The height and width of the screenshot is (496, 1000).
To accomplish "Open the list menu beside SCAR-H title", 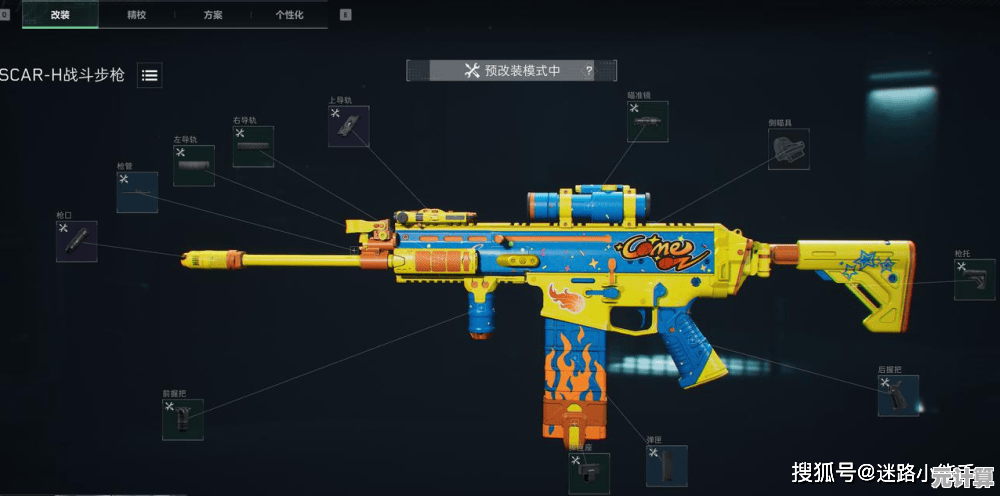I will [150, 75].
